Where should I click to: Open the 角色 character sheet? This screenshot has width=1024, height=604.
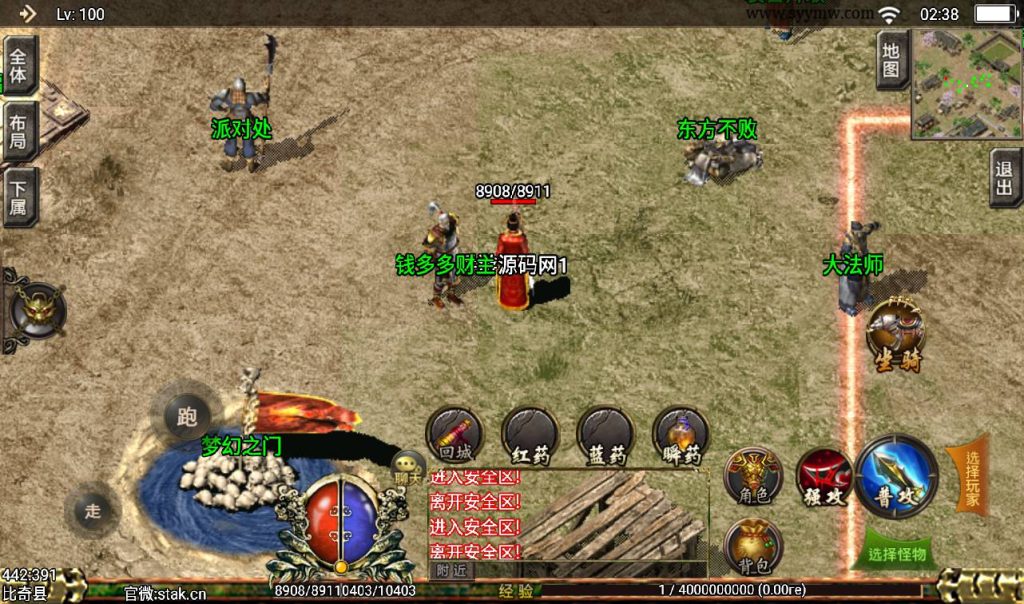[x=752, y=474]
